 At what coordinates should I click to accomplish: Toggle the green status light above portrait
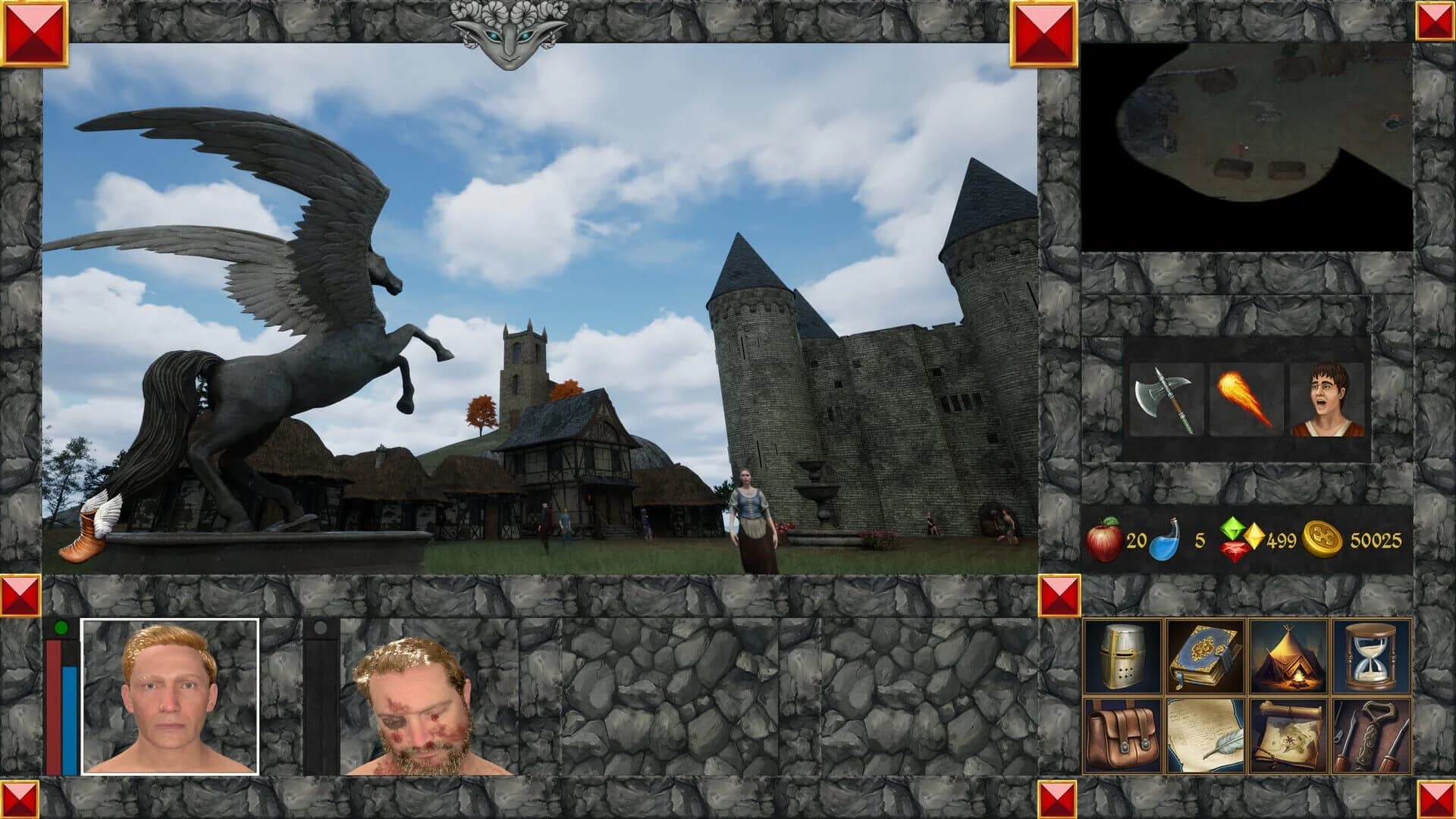coord(62,626)
